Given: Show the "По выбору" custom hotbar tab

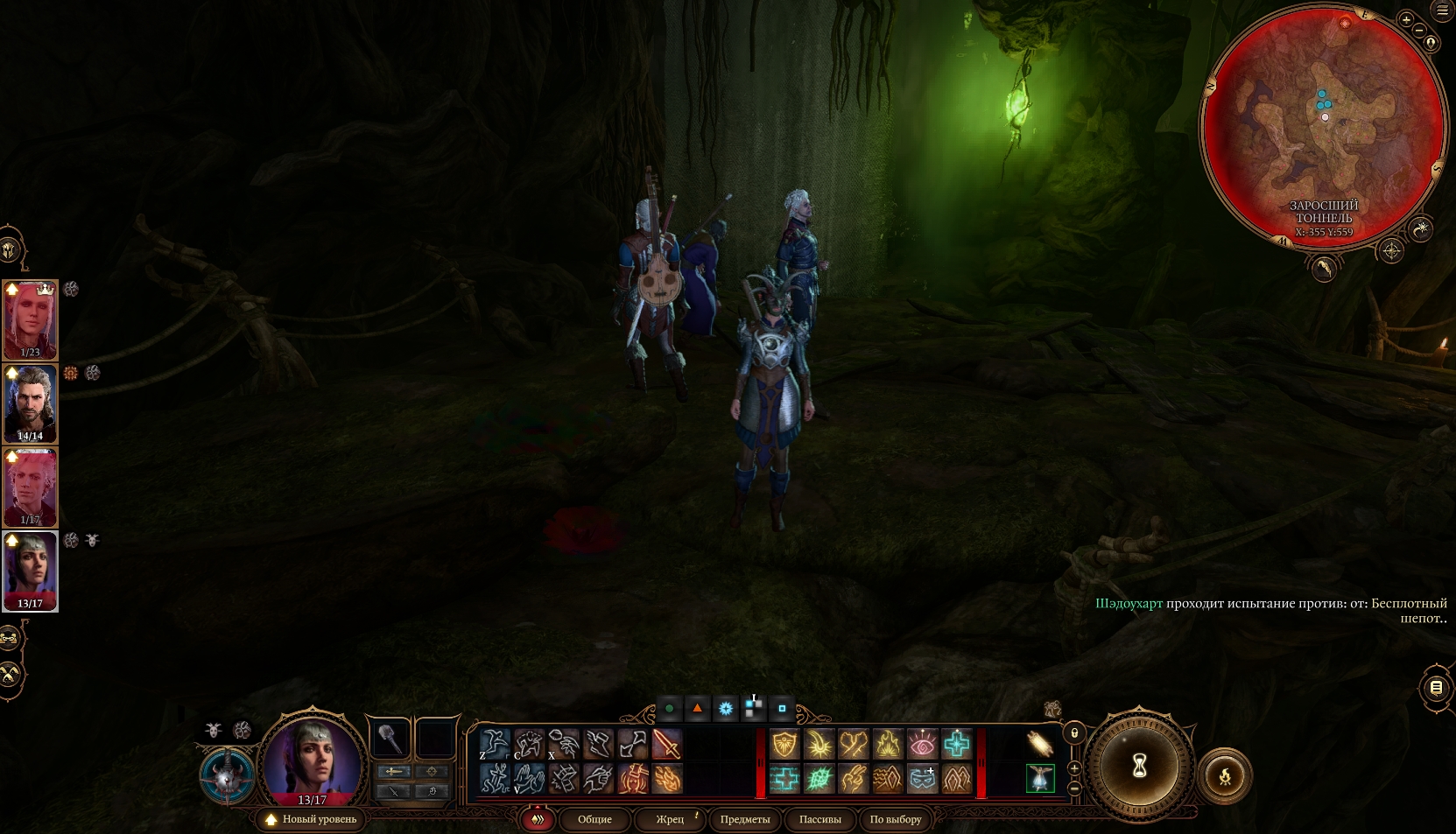Looking at the screenshot, I should [895, 819].
